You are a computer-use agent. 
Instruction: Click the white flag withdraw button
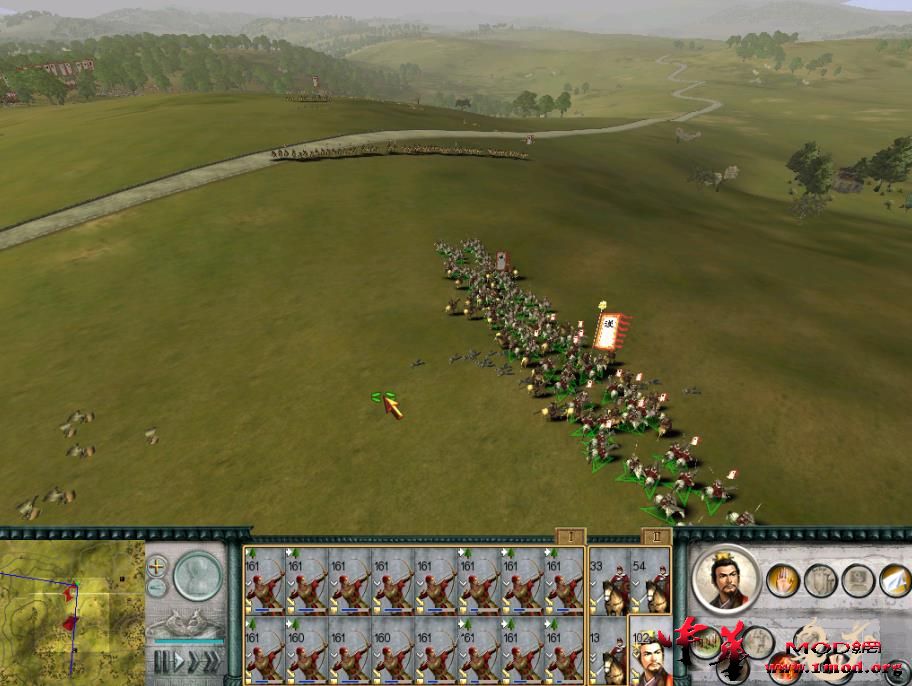pyautogui.click(x=894, y=579)
